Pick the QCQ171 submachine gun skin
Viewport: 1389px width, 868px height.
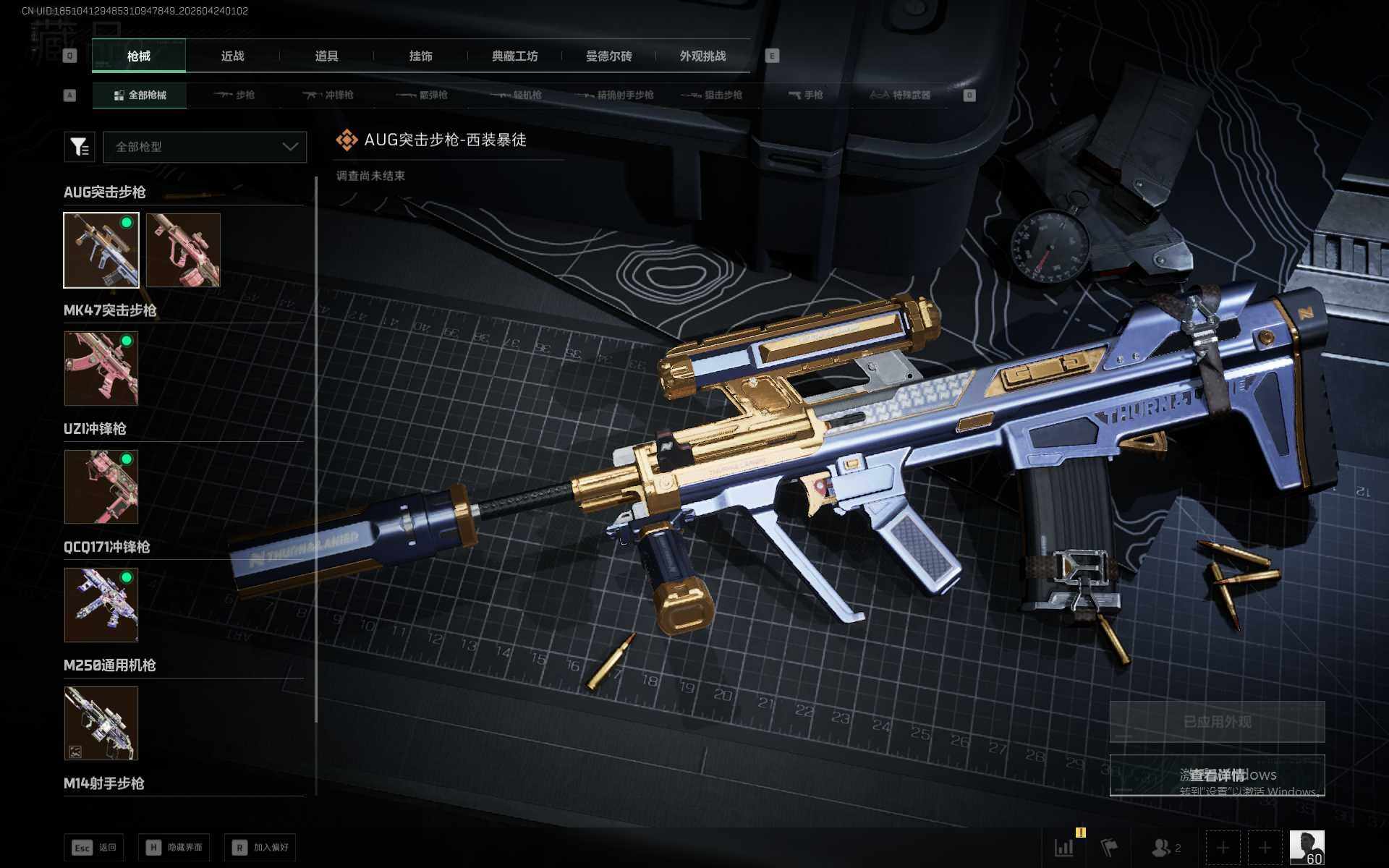point(101,605)
